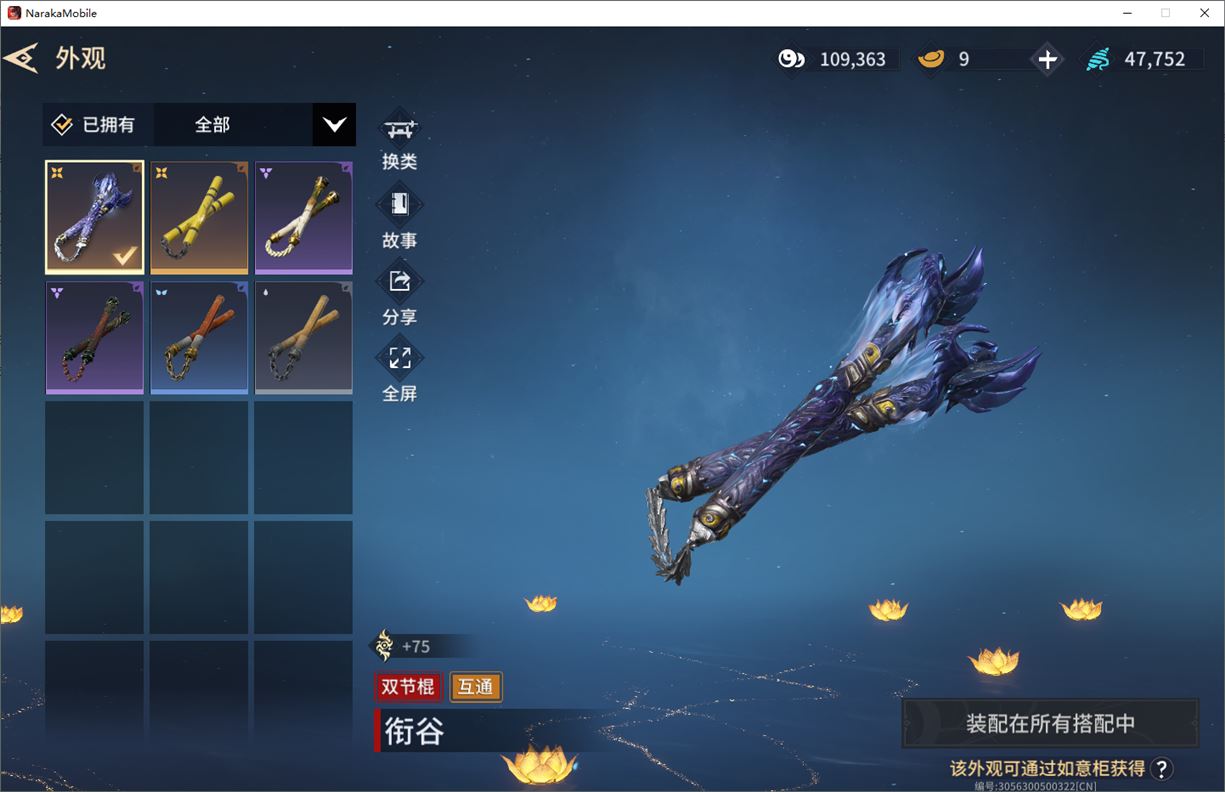Open the question mark help for 如意柜
Screen dimensions: 1225x792
(x=1161, y=768)
